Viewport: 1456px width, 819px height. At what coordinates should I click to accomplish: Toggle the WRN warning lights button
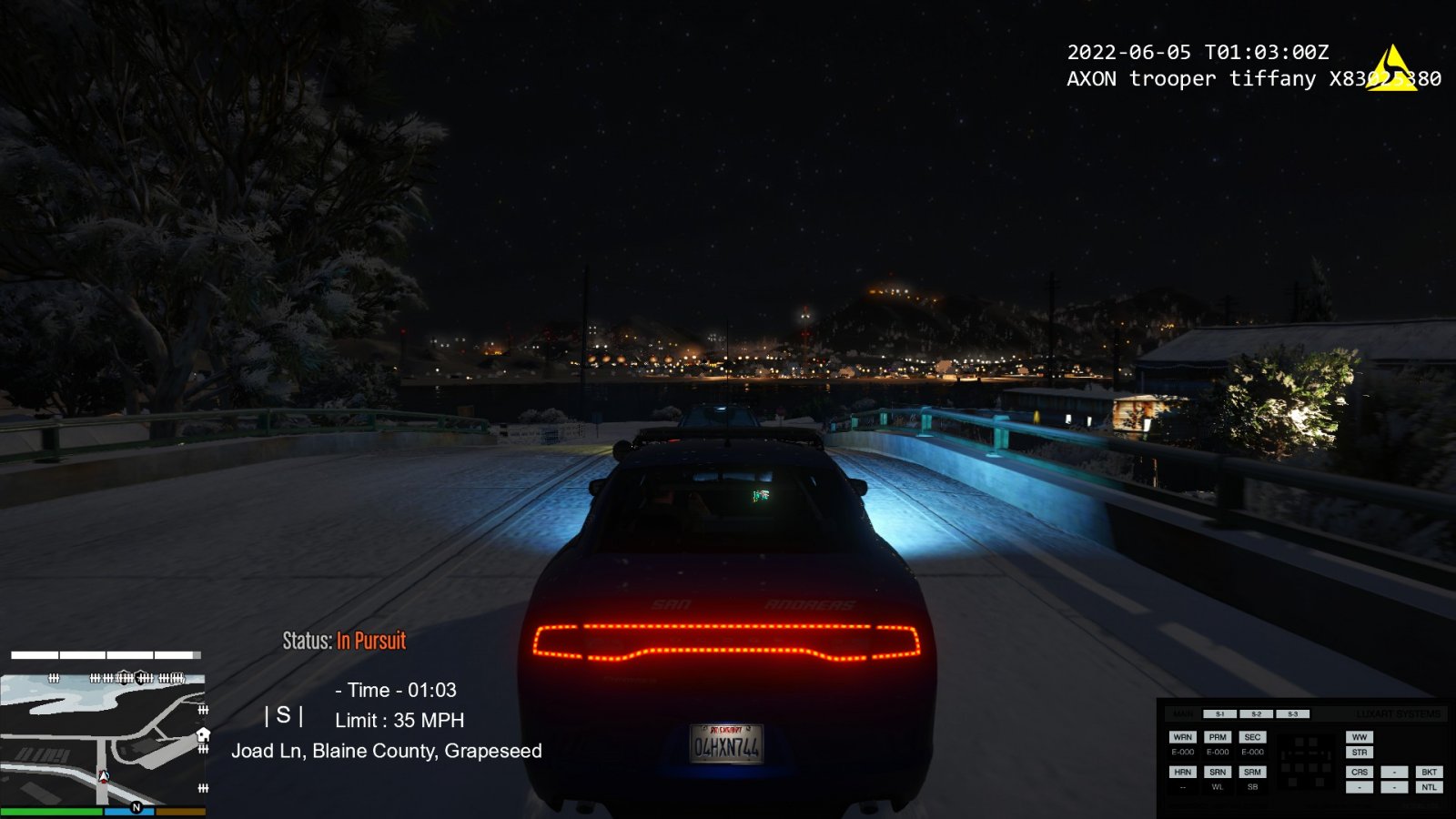pos(1182,737)
